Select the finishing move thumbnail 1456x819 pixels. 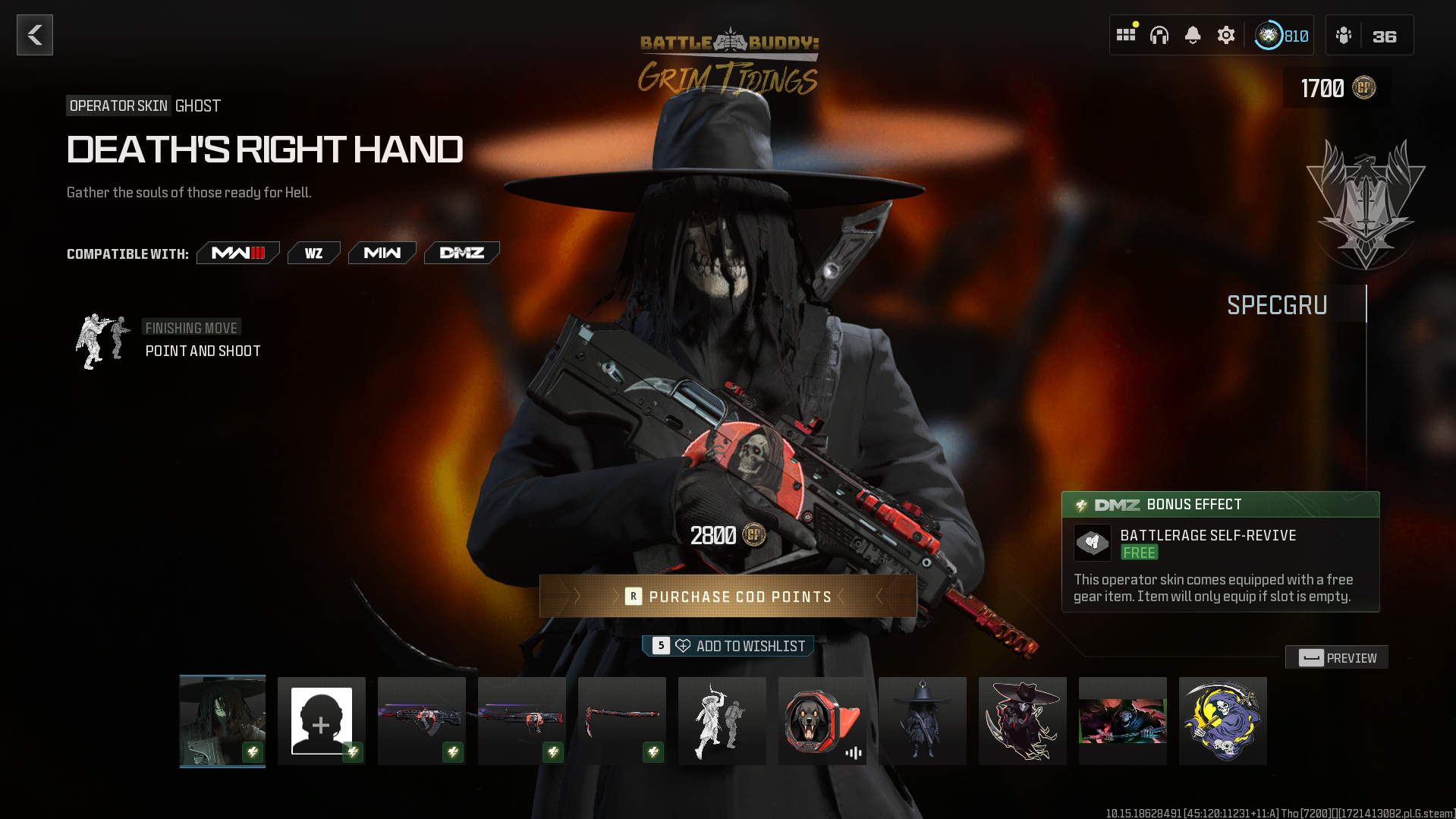pyautogui.click(x=722, y=721)
